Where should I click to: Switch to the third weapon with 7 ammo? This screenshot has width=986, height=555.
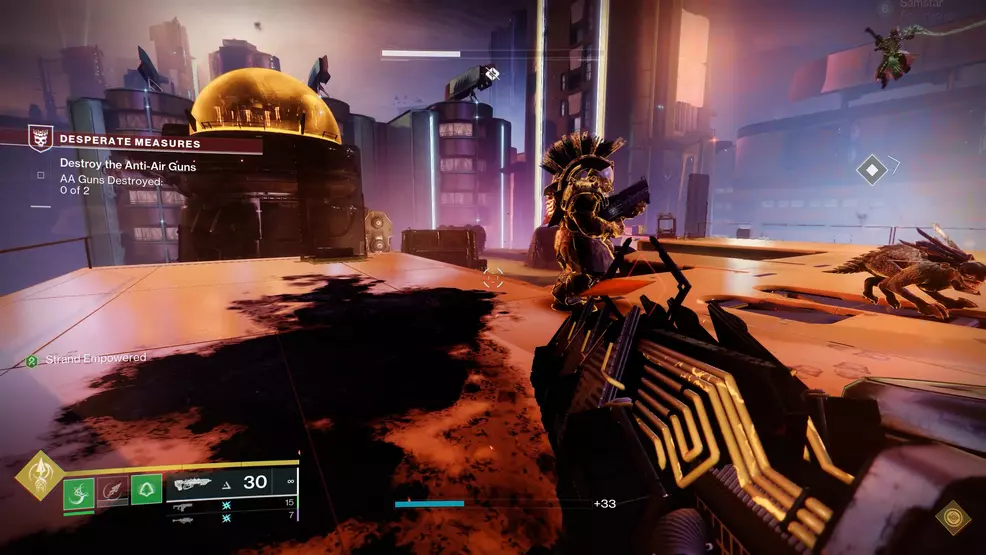[232, 516]
